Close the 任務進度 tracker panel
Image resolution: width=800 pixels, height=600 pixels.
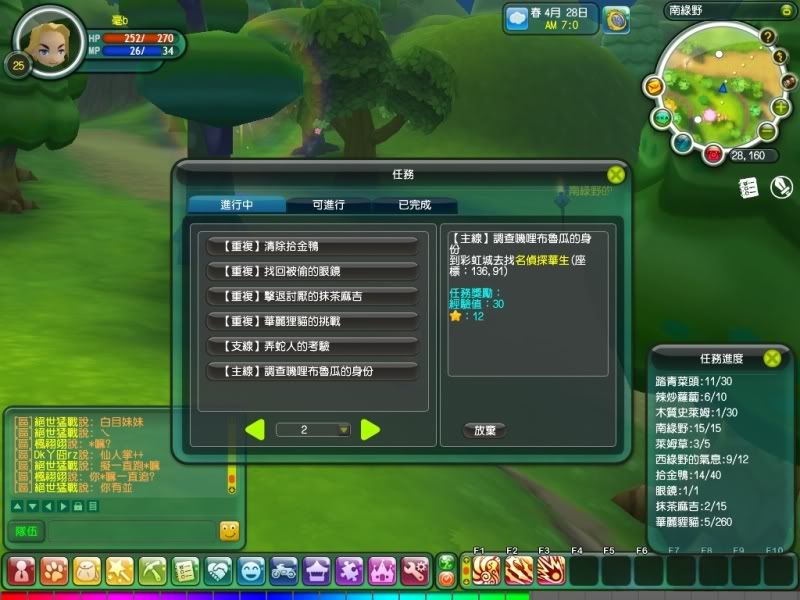coord(772,357)
